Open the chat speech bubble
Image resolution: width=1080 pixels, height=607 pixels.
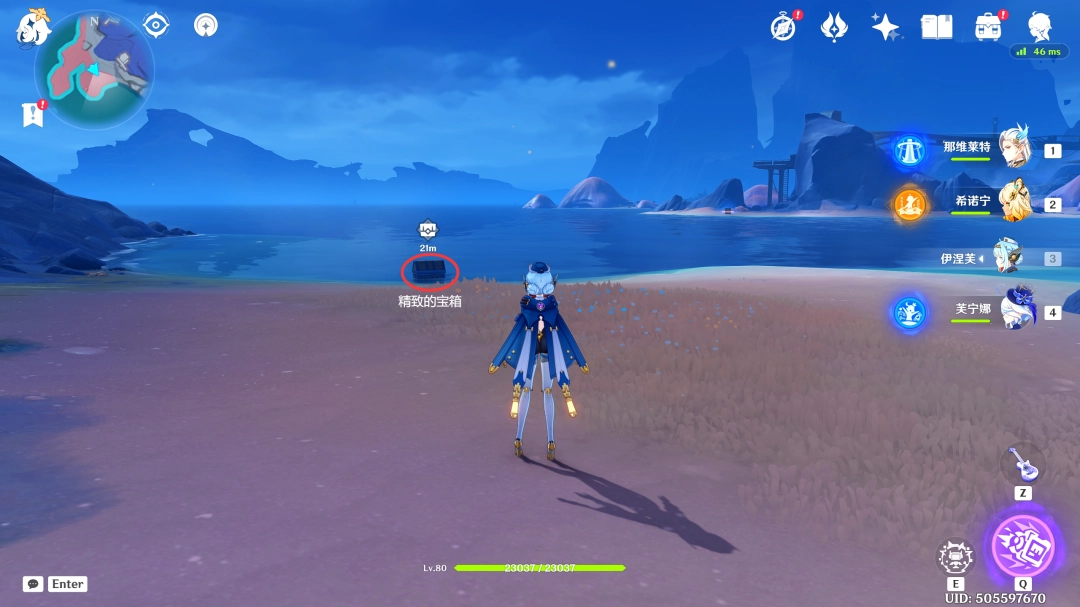click(33, 584)
